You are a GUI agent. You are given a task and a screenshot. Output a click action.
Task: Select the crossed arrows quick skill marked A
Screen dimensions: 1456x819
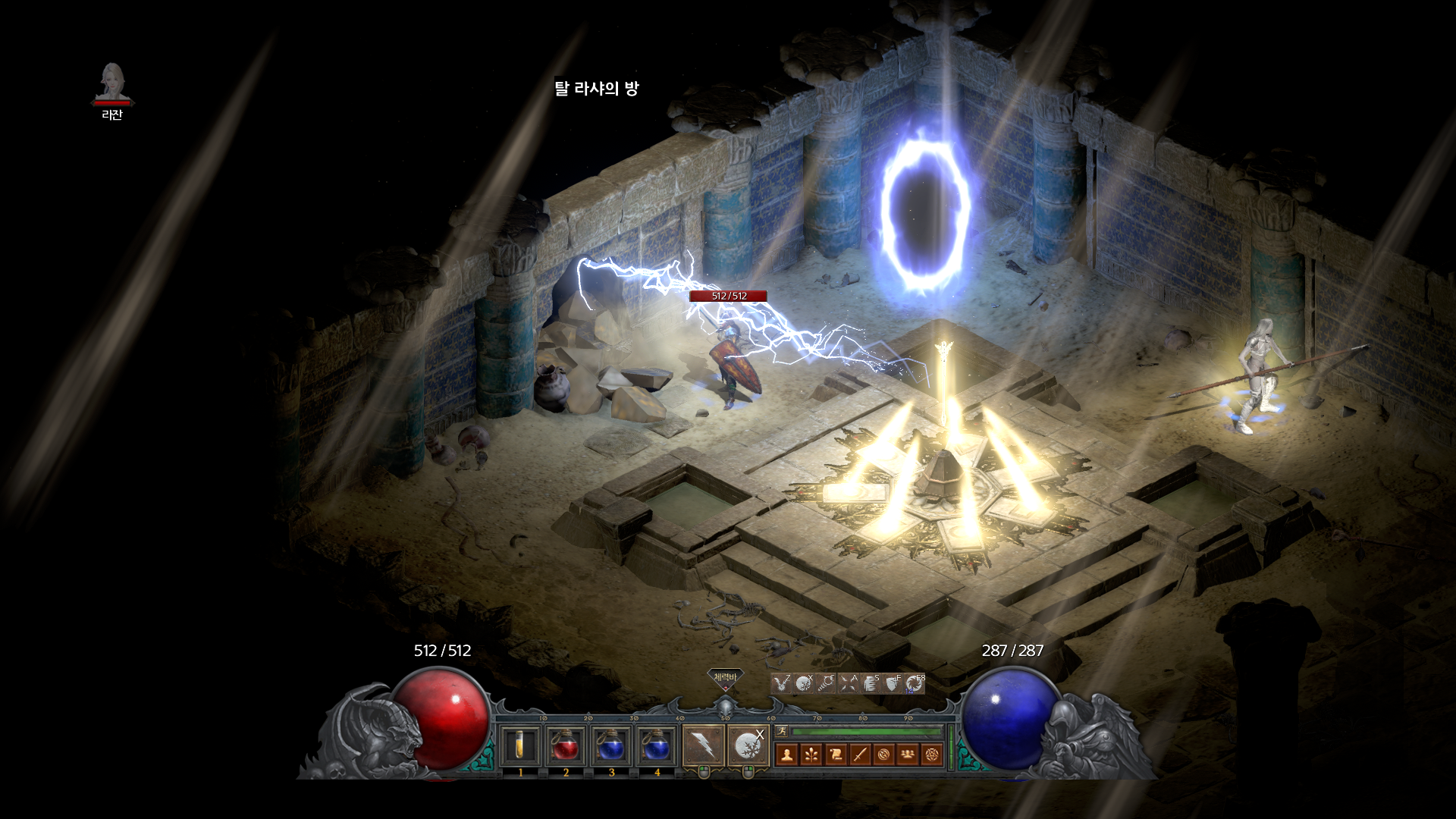coord(849,684)
